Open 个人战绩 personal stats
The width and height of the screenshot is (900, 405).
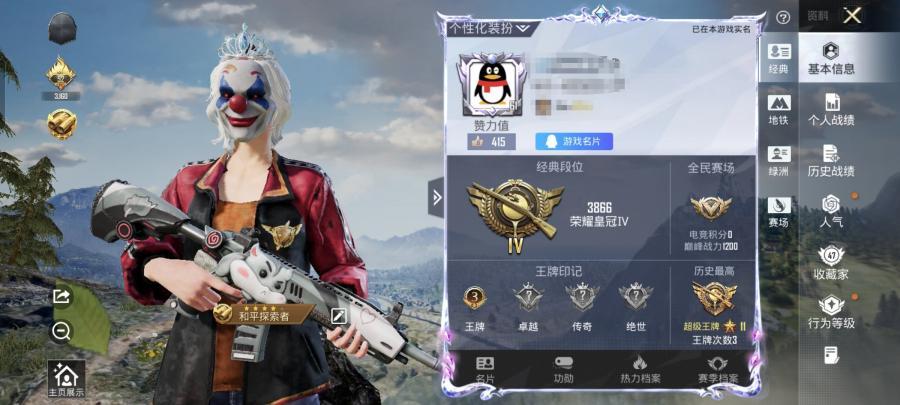831,109
